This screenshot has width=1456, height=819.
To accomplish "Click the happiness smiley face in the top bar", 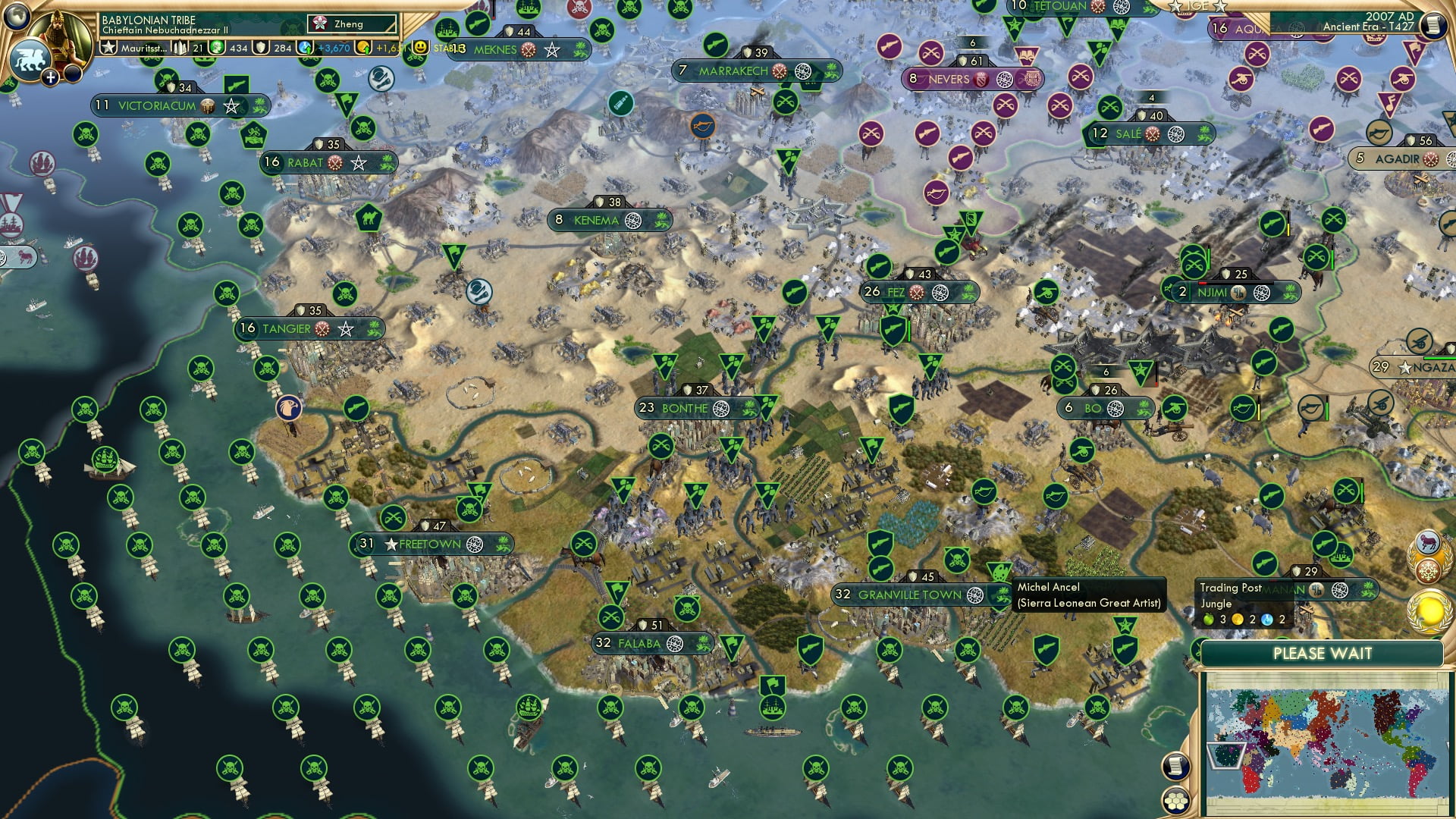I will click(x=420, y=49).
